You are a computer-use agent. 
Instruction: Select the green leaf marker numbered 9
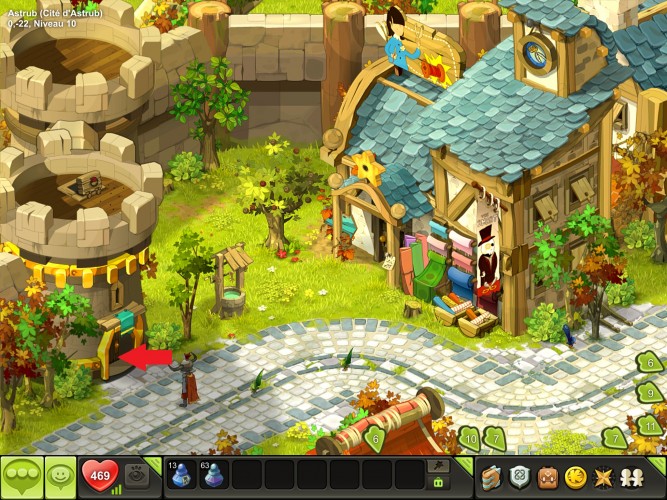pos(650,393)
